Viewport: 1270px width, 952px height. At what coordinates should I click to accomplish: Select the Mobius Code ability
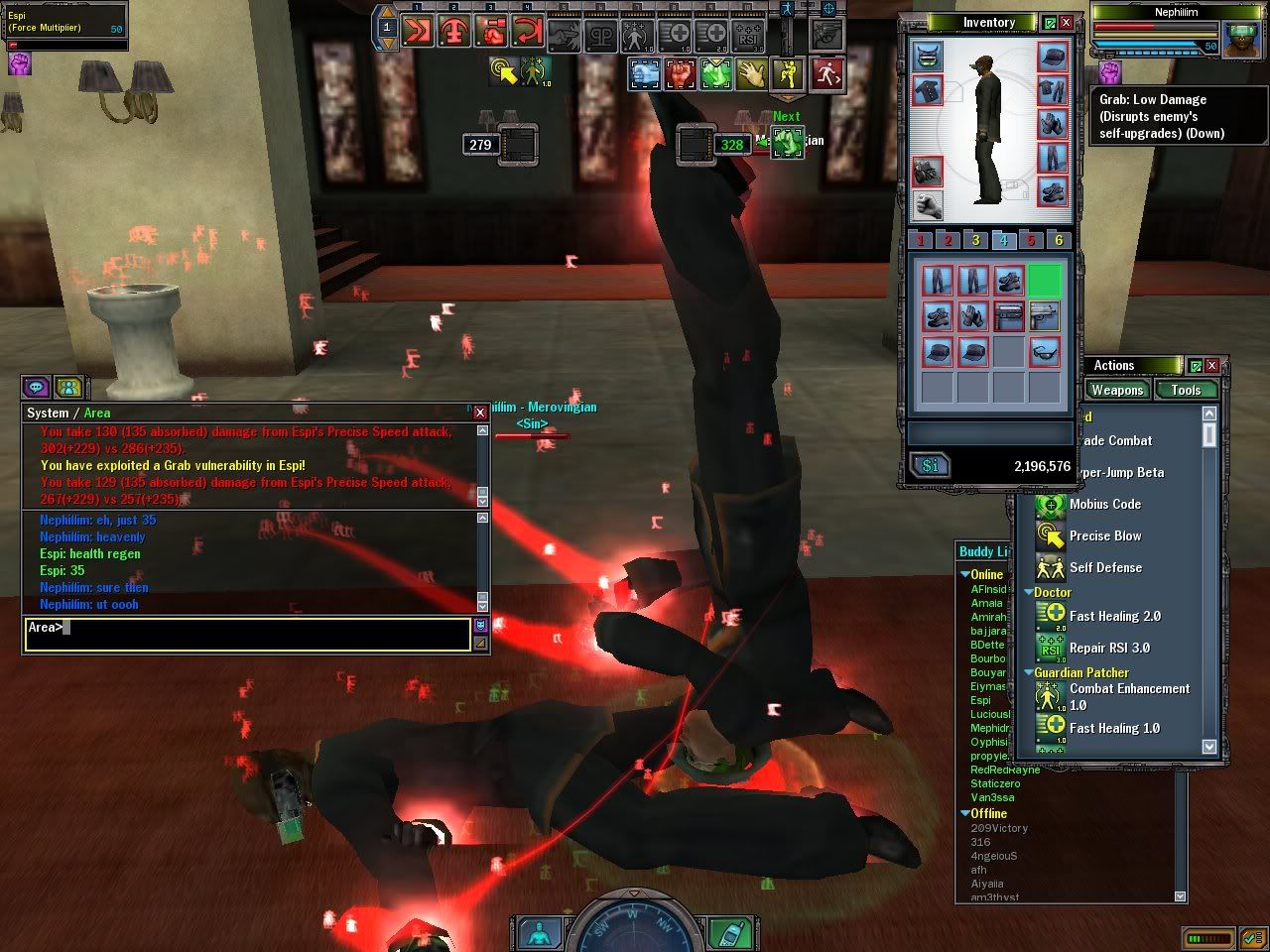click(1104, 504)
